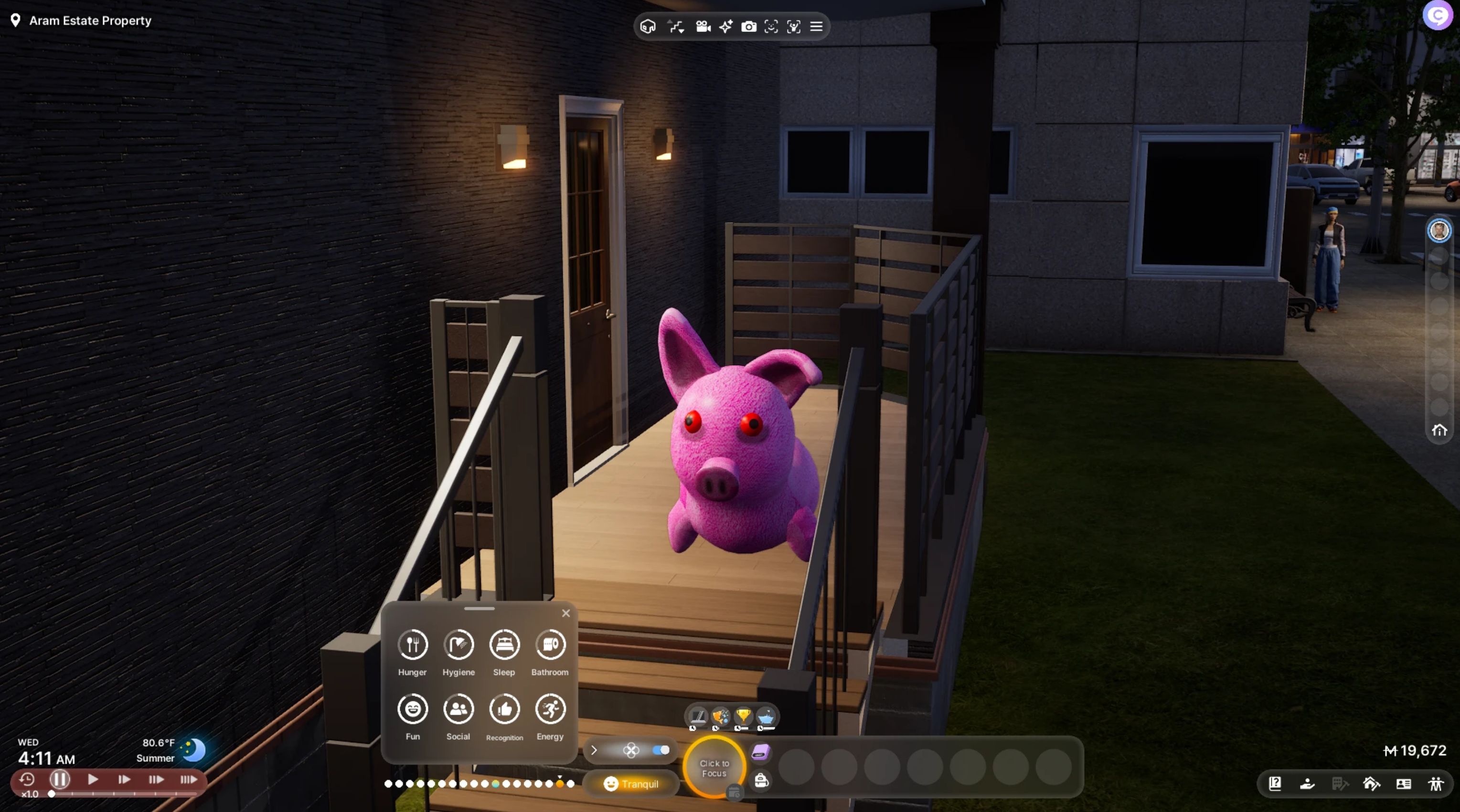
Task: Set game speed to normal play
Action: point(93,780)
